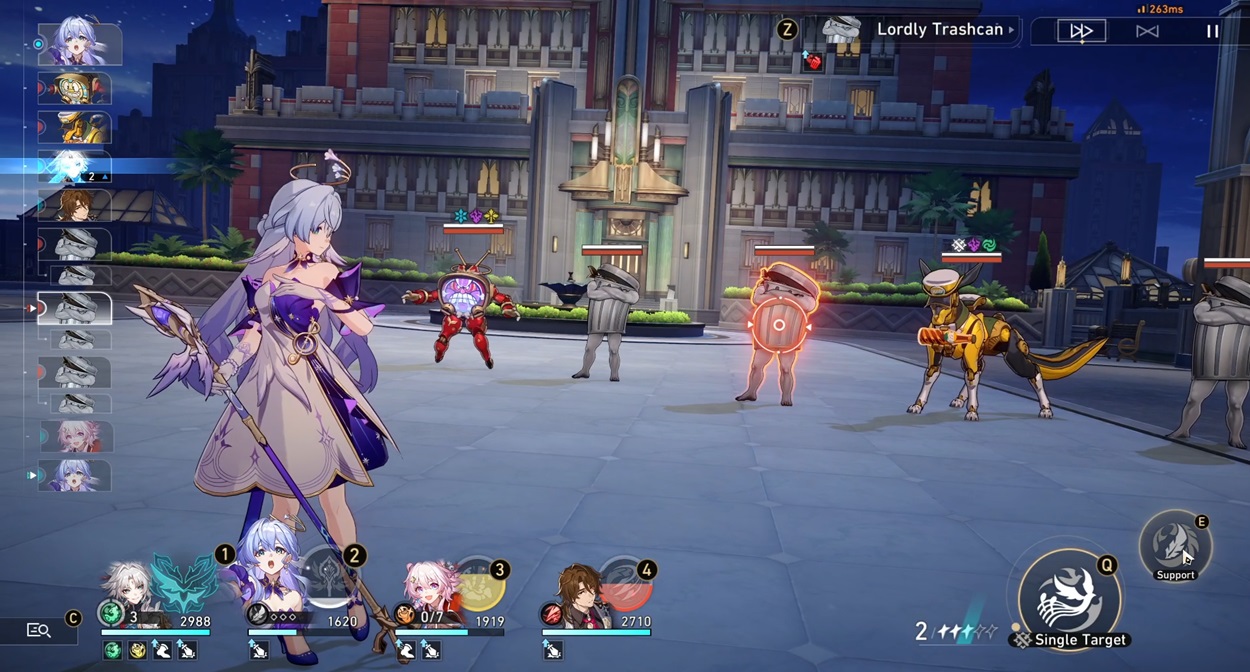Viewport: 1250px width, 672px height.
Task: Activate the red ultimate icon numbered 4
Action: (625, 585)
